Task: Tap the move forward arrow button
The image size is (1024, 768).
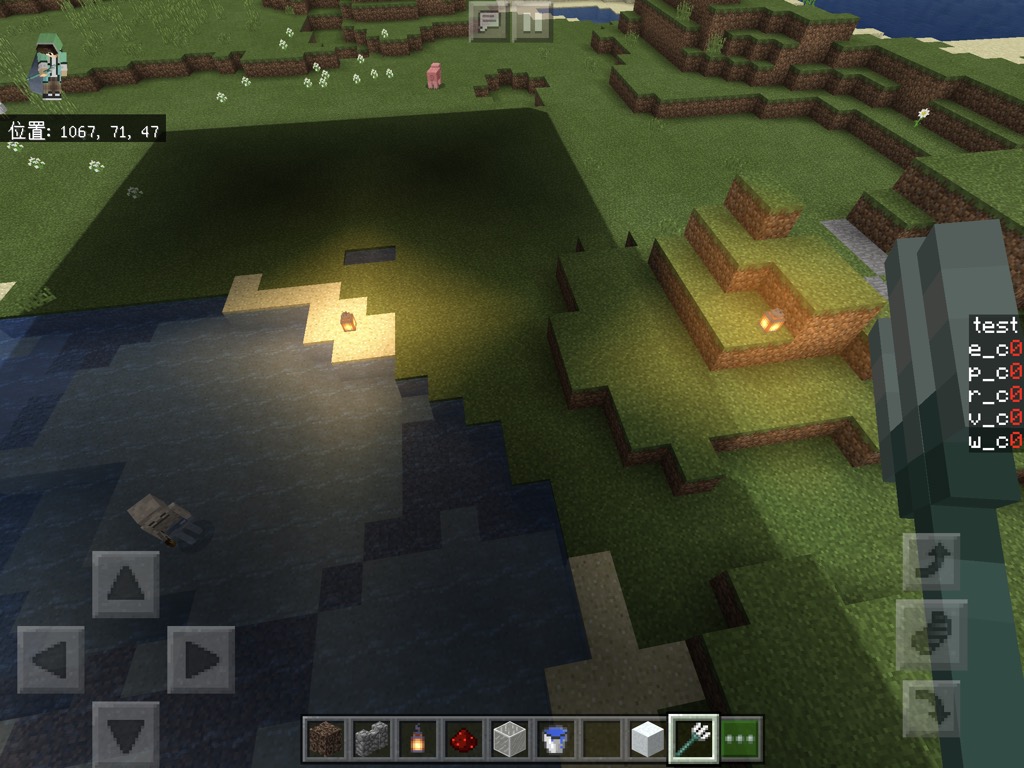Action: click(x=125, y=584)
